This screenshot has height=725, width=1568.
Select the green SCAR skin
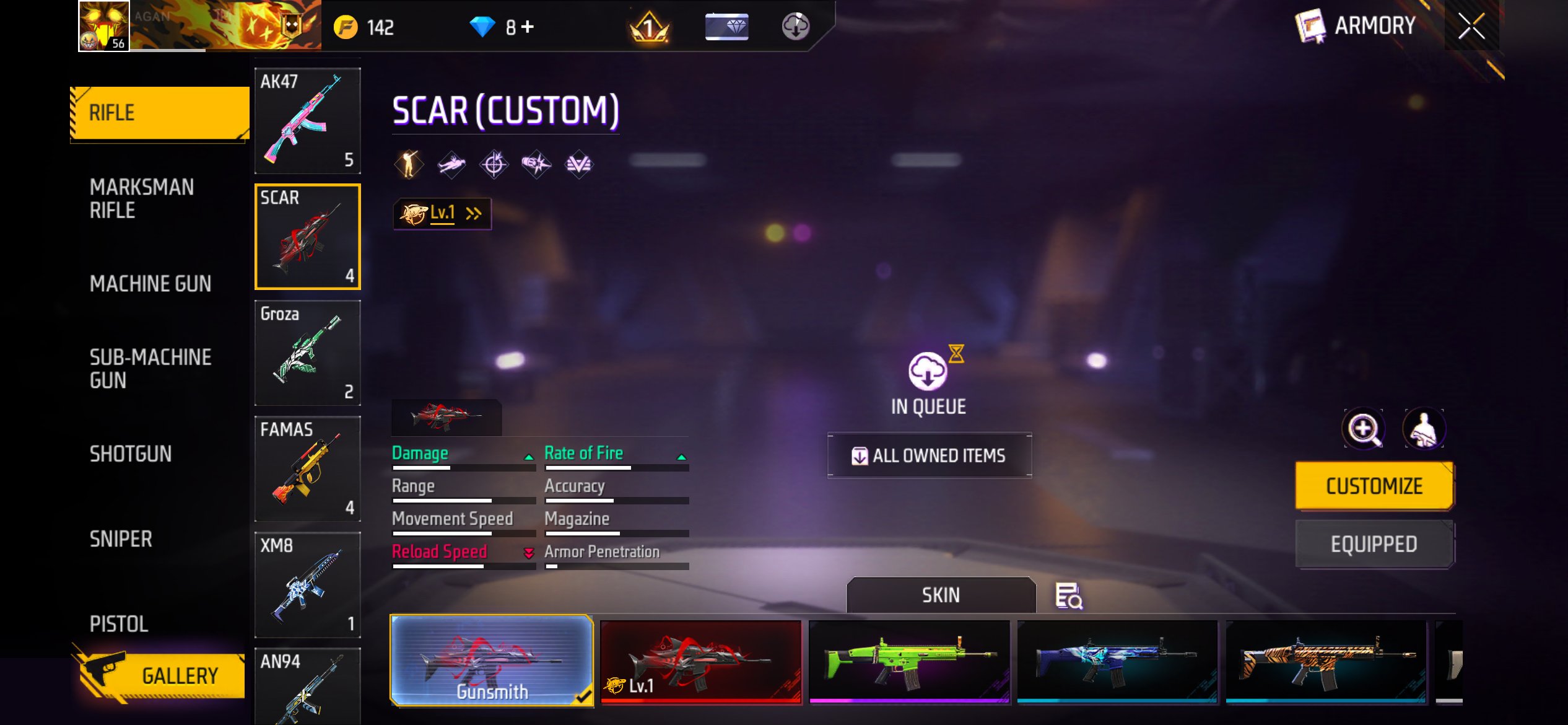tap(908, 662)
